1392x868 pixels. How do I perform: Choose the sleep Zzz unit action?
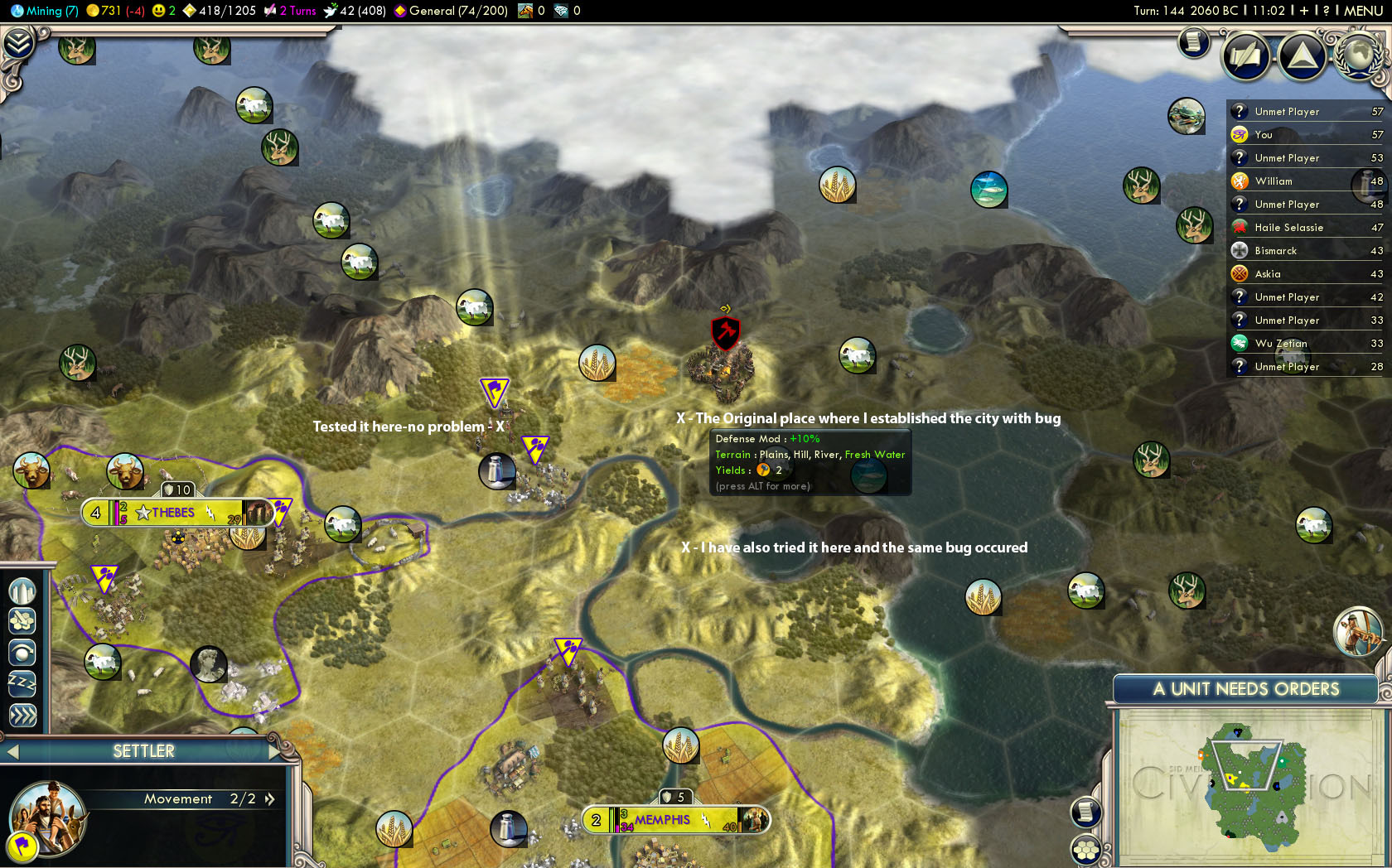tap(22, 684)
